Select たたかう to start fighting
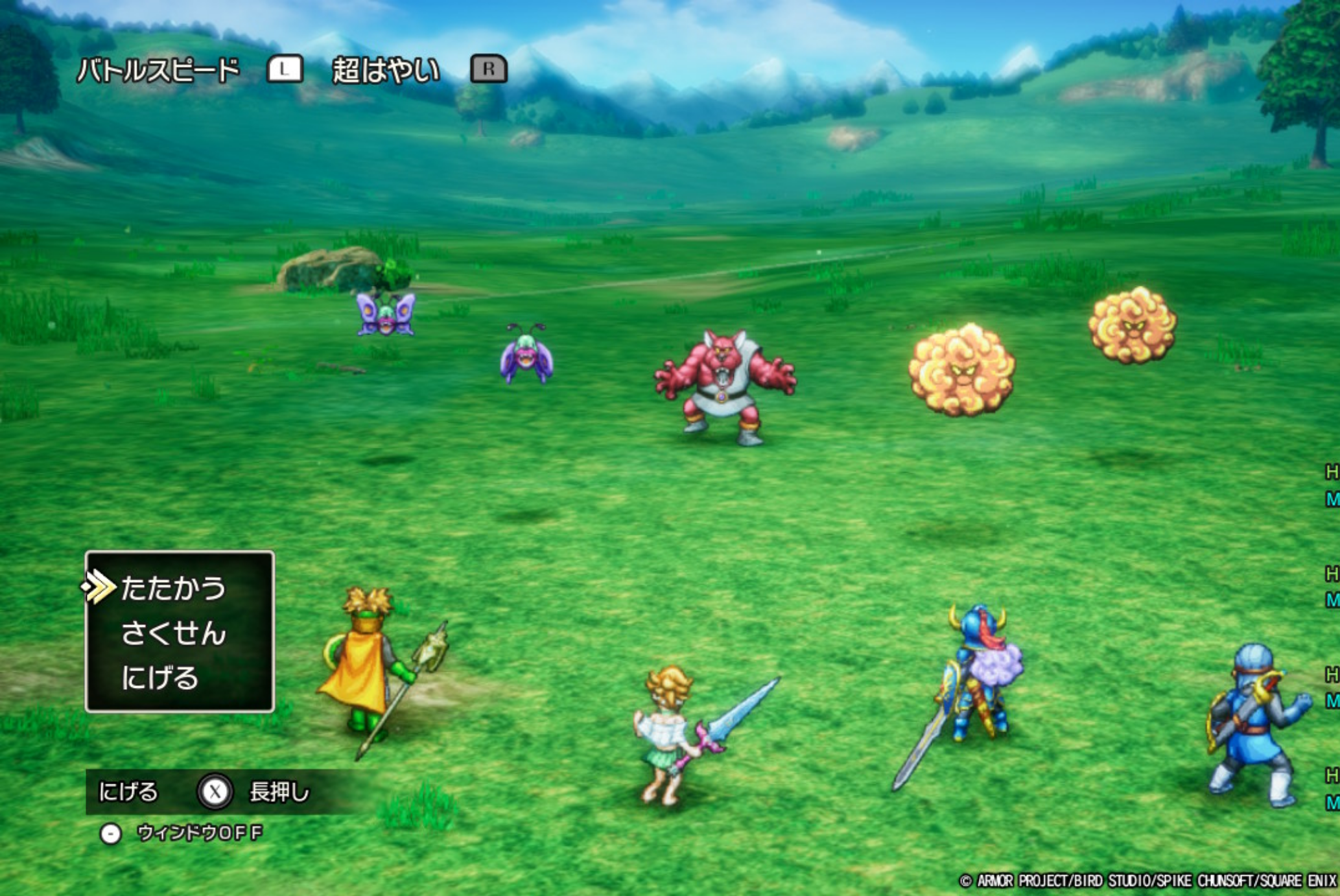 [x=172, y=588]
